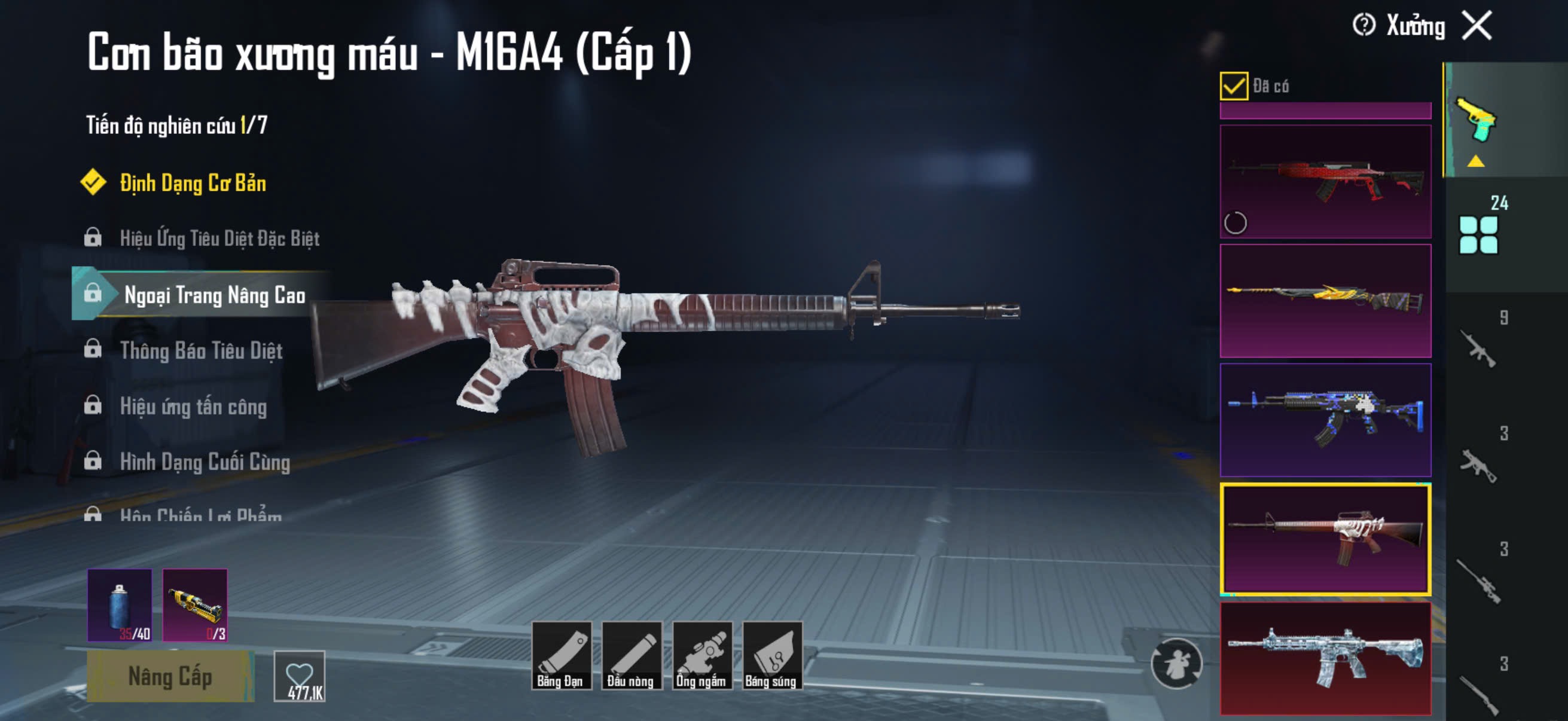Close the weapon workshop screen
Image resolution: width=1568 pixels, height=721 pixels.
[x=1477, y=26]
